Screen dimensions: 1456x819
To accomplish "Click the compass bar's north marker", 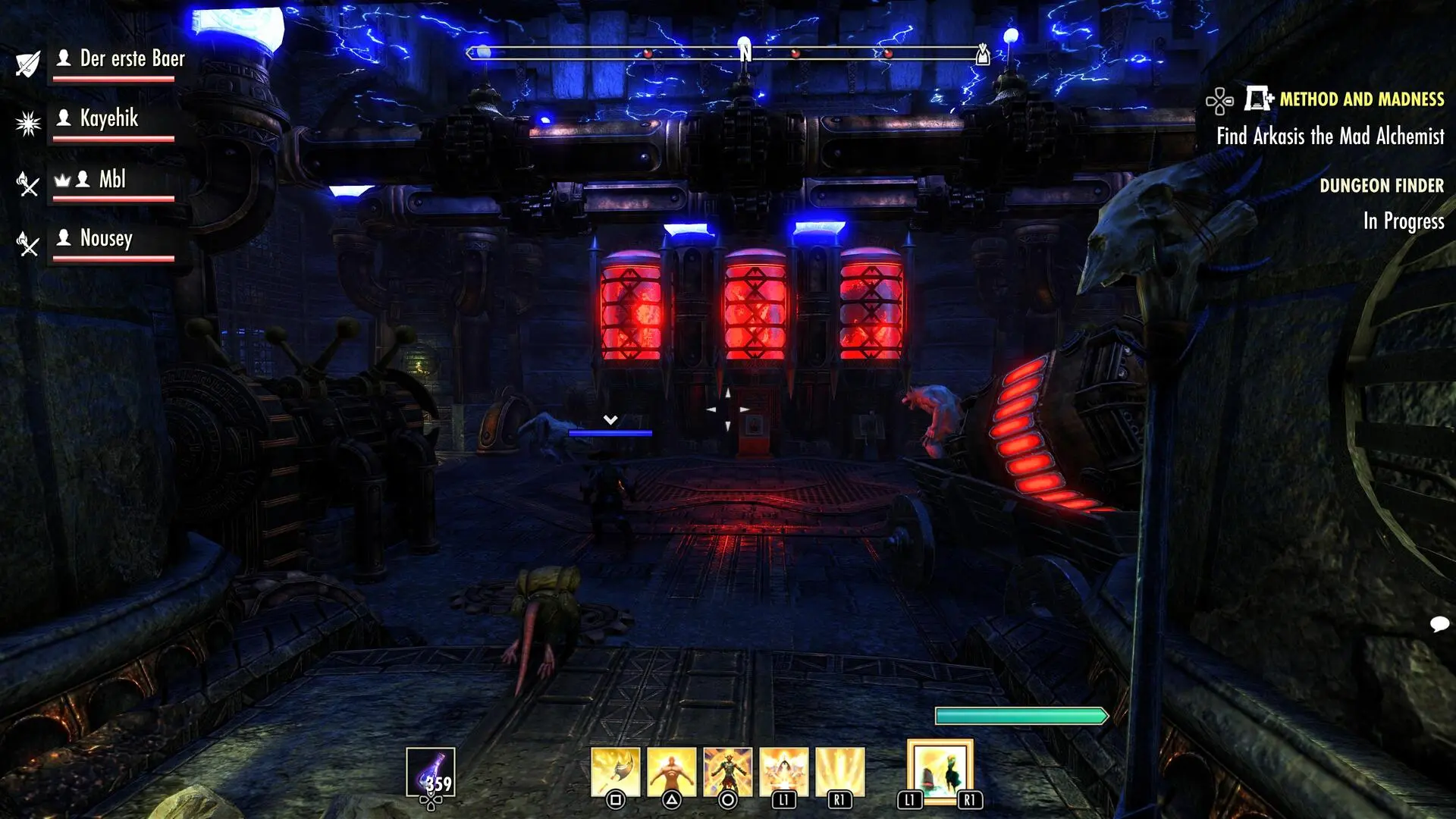I will pos(745,52).
